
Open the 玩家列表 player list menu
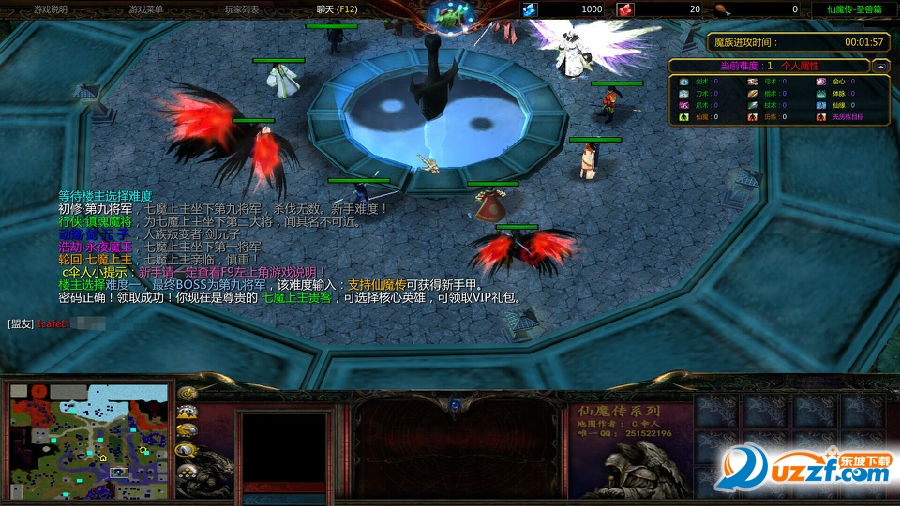coord(241,9)
